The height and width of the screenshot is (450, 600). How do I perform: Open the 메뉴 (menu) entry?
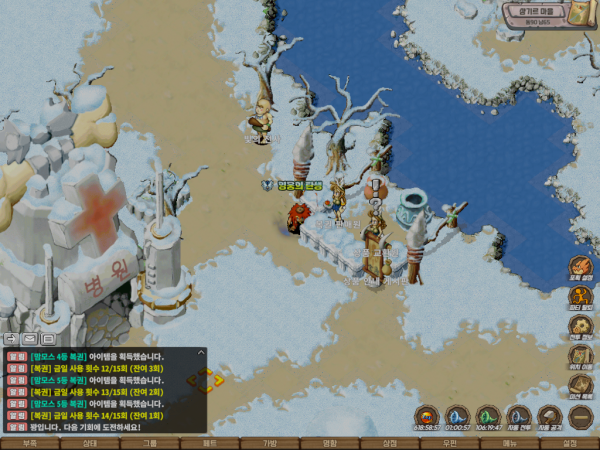[510, 443]
